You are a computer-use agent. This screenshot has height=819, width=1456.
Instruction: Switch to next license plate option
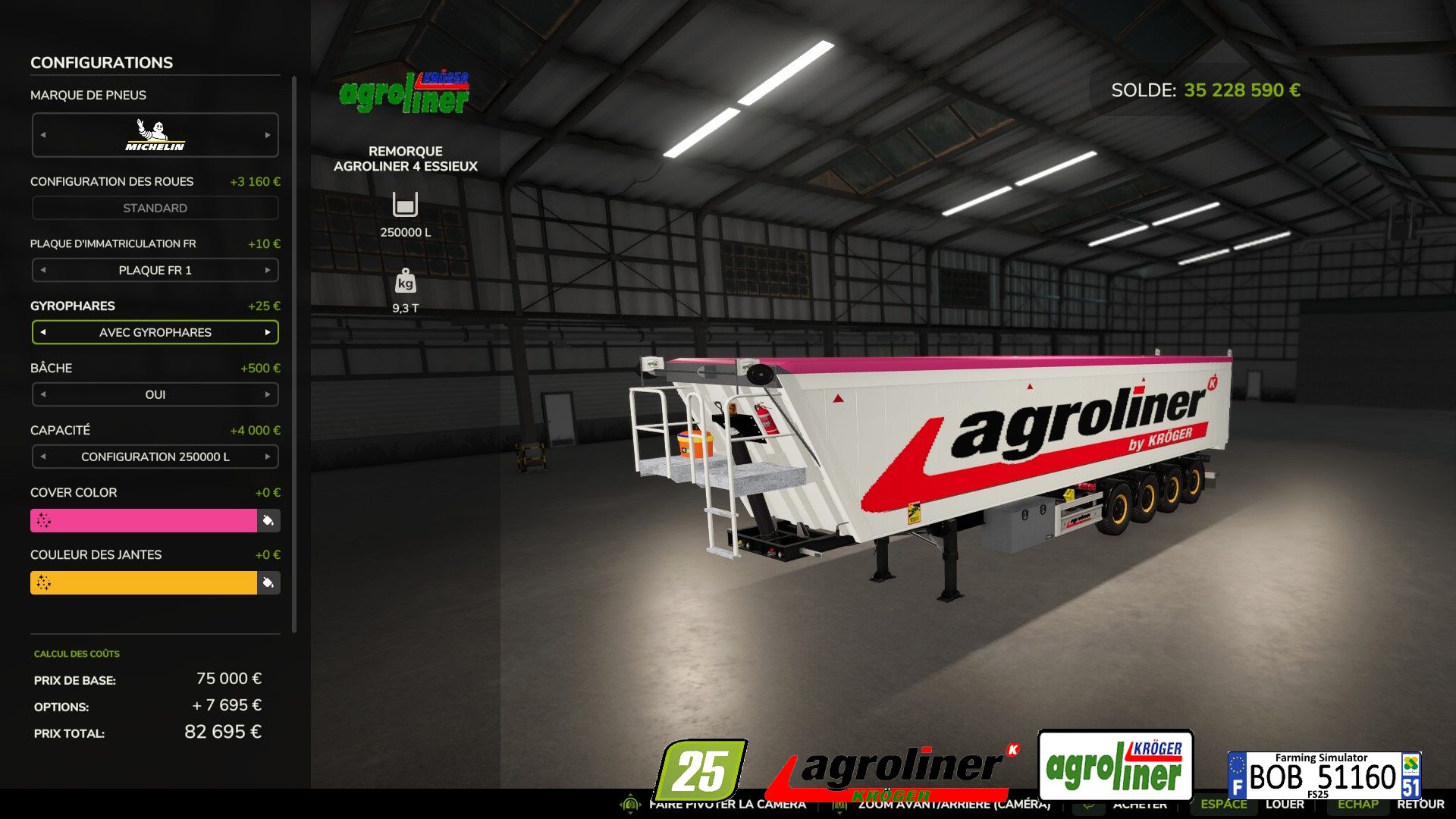[x=268, y=270]
